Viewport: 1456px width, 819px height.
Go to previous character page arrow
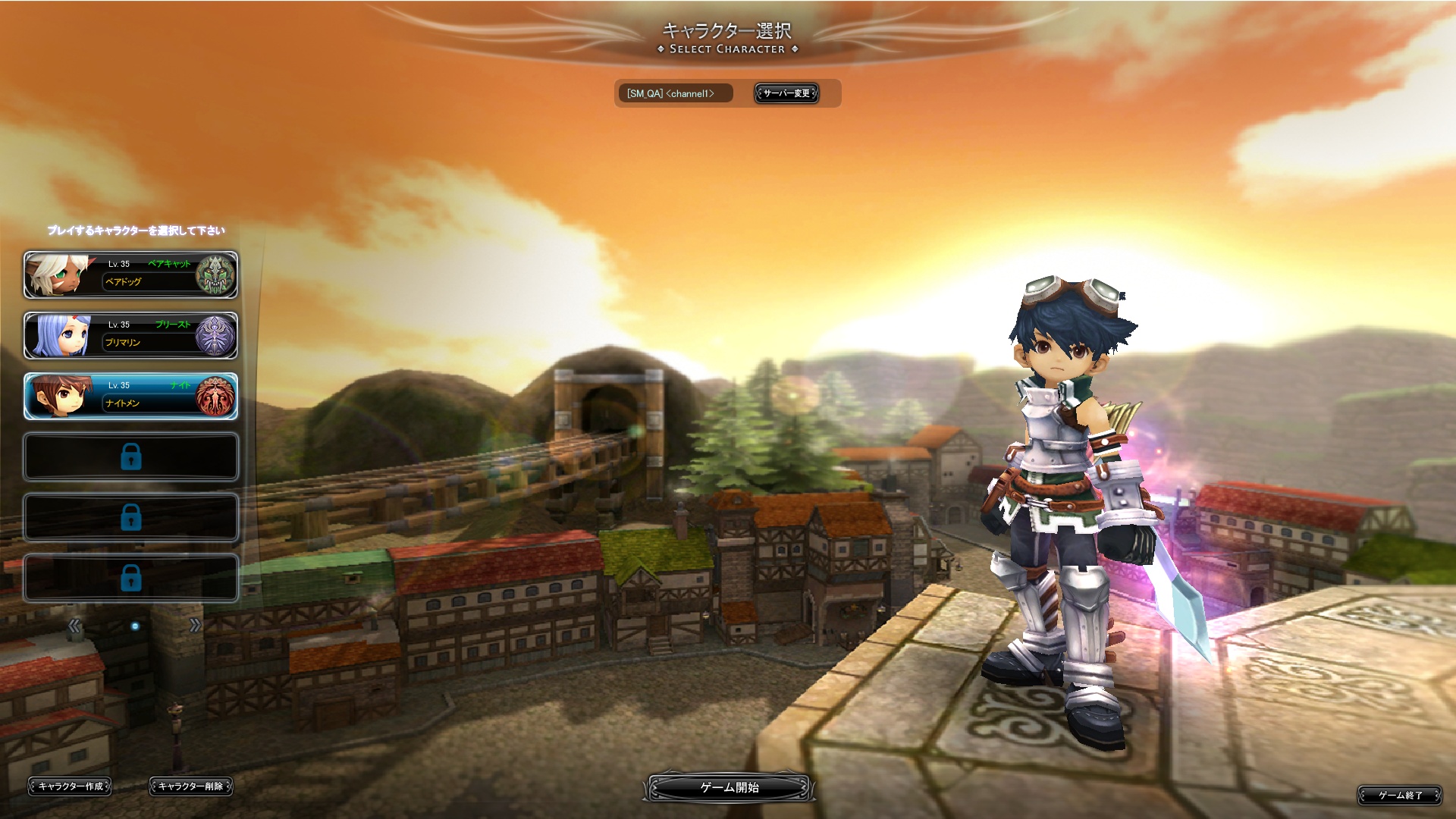[74, 626]
